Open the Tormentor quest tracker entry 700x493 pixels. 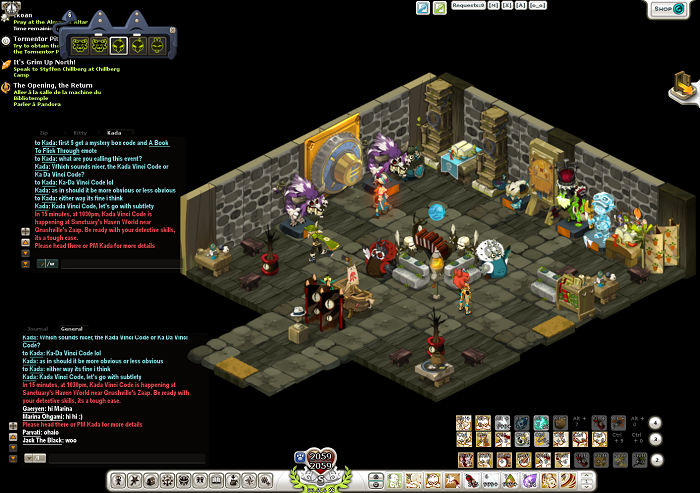click(36, 40)
